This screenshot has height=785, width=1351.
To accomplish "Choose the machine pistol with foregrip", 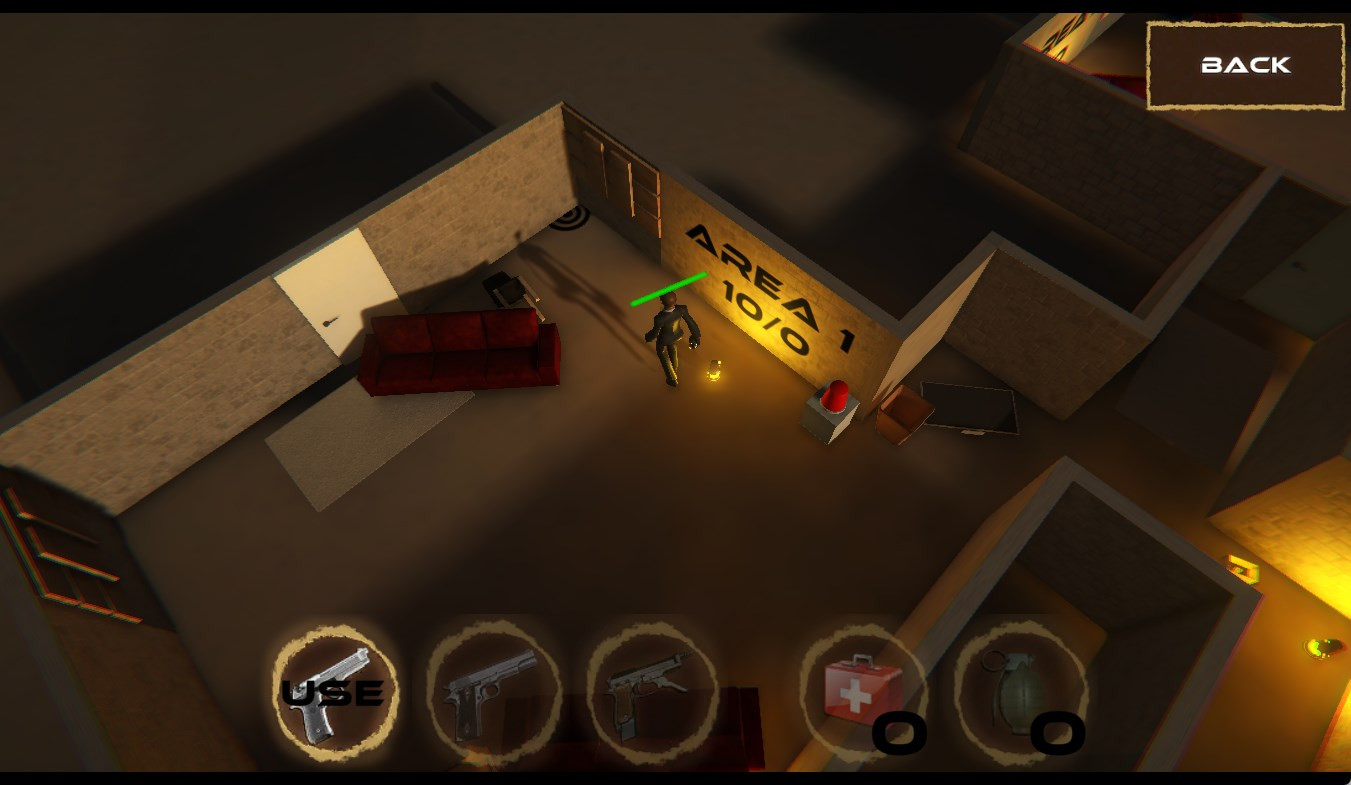I will pyautogui.click(x=651, y=692).
